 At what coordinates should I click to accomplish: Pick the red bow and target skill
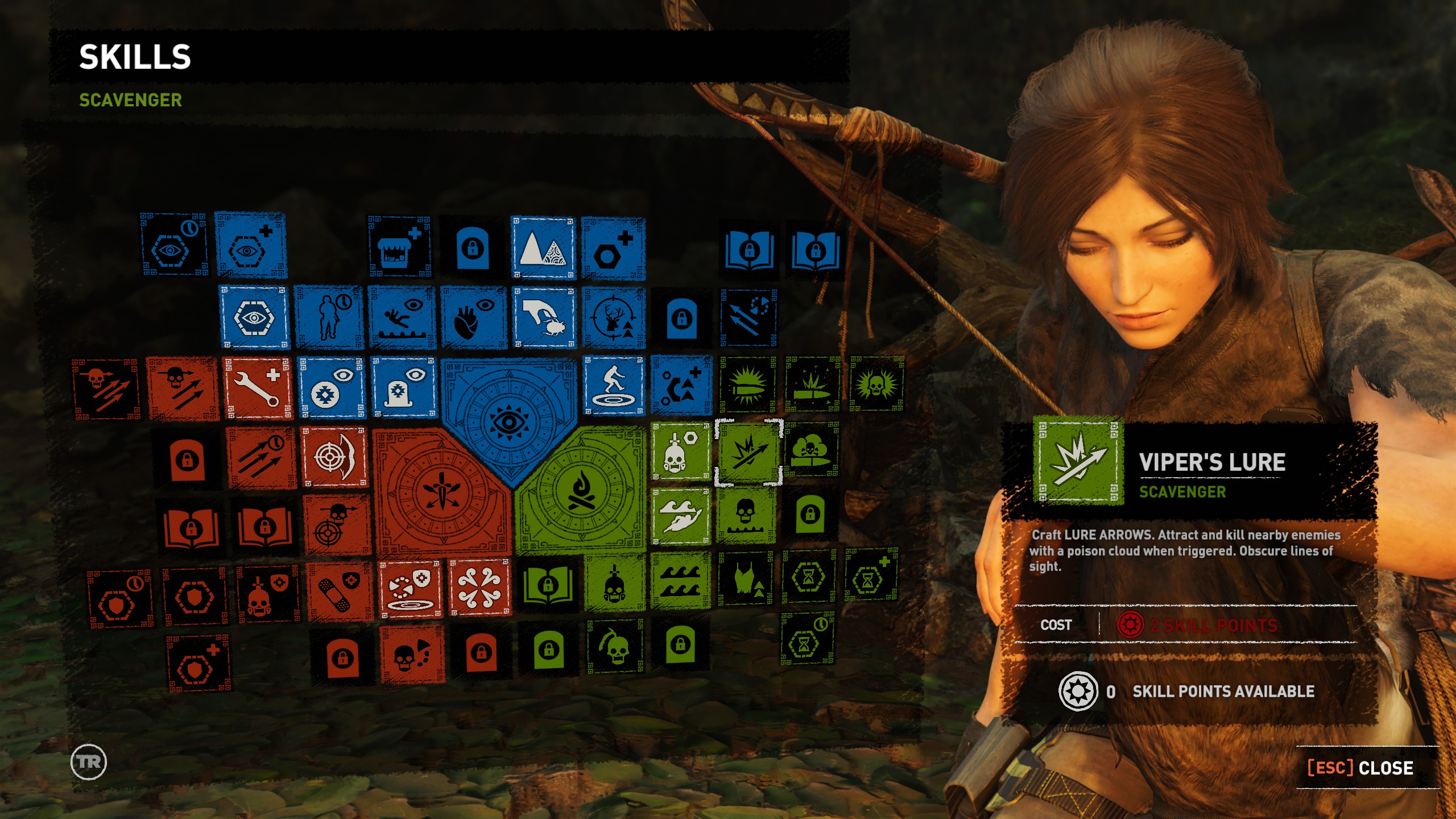(335, 457)
